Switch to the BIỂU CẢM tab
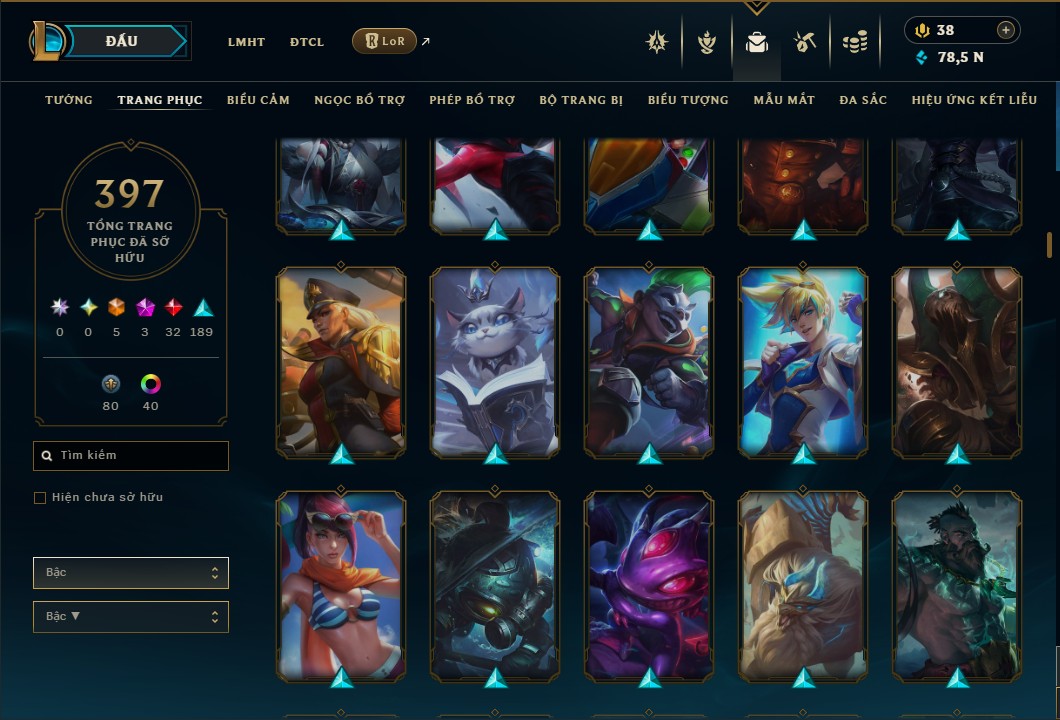This screenshot has height=720, width=1060. pyautogui.click(x=258, y=100)
